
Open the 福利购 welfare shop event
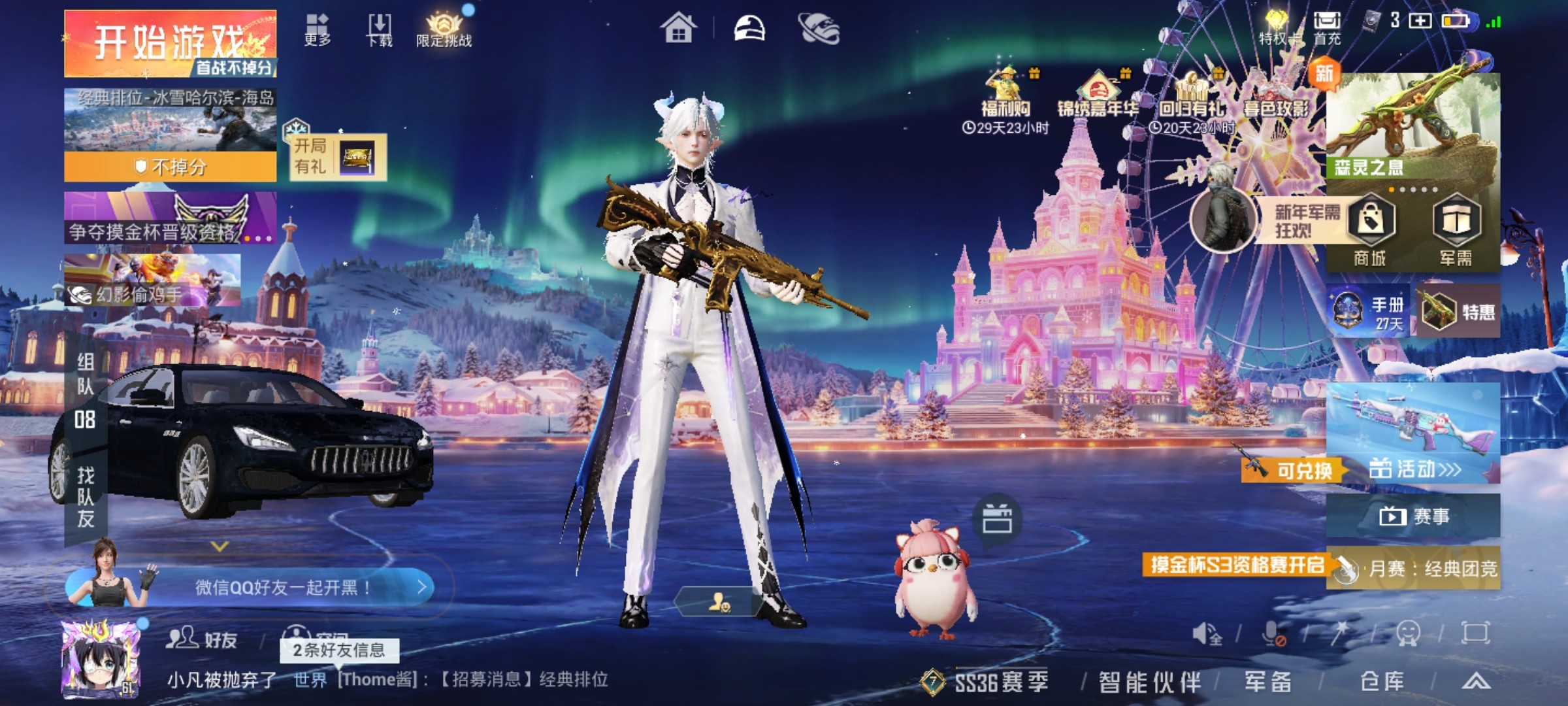pyautogui.click(x=1005, y=98)
